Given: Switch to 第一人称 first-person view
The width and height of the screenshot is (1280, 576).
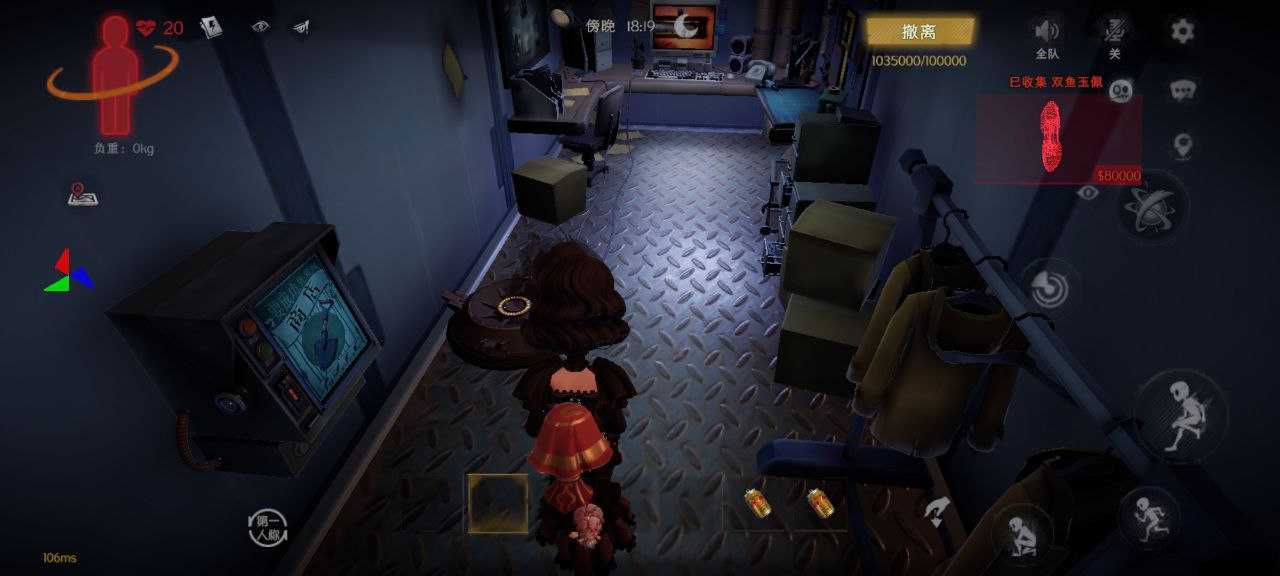Looking at the screenshot, I should [267, 528].
